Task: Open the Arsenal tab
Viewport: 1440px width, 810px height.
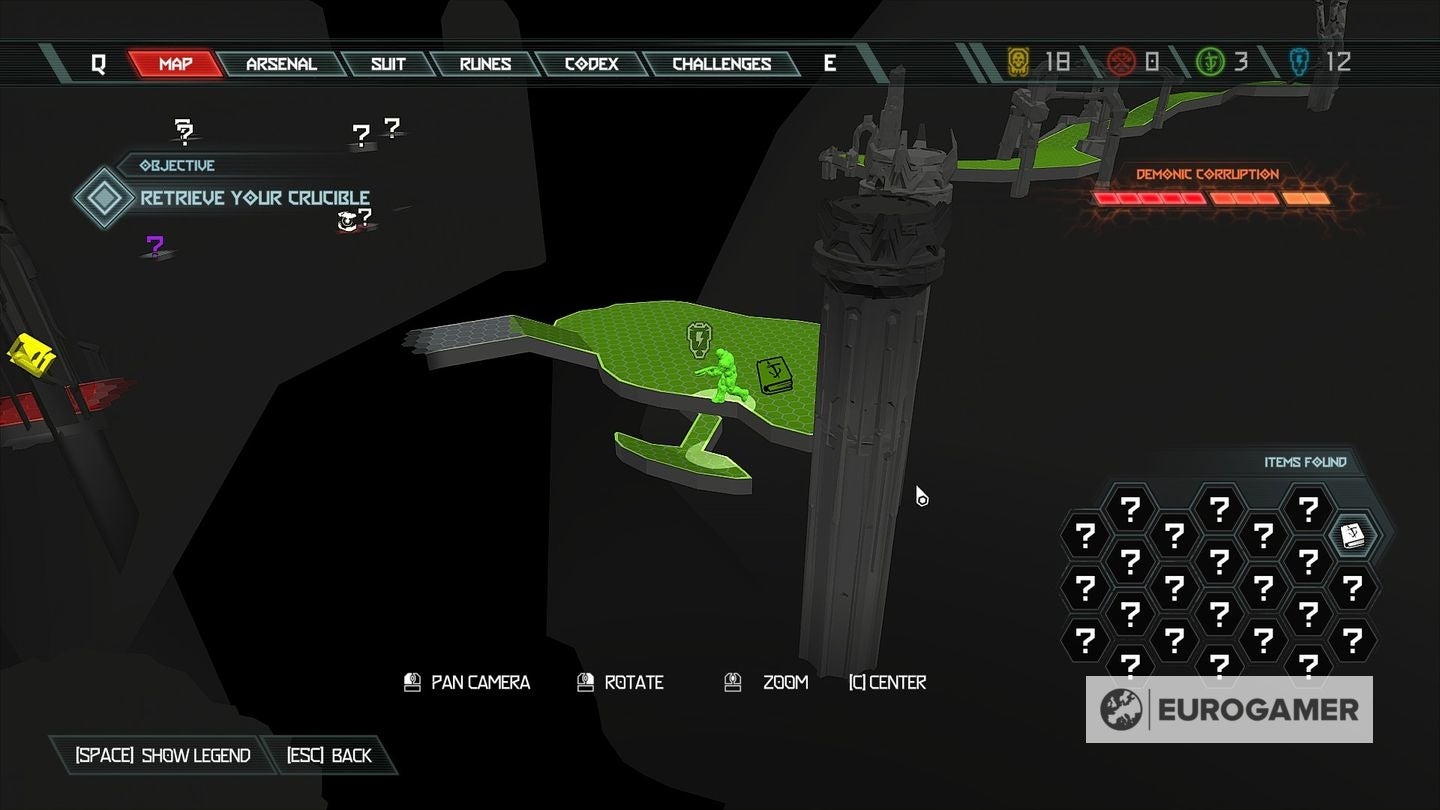Action: pos(281,64)
